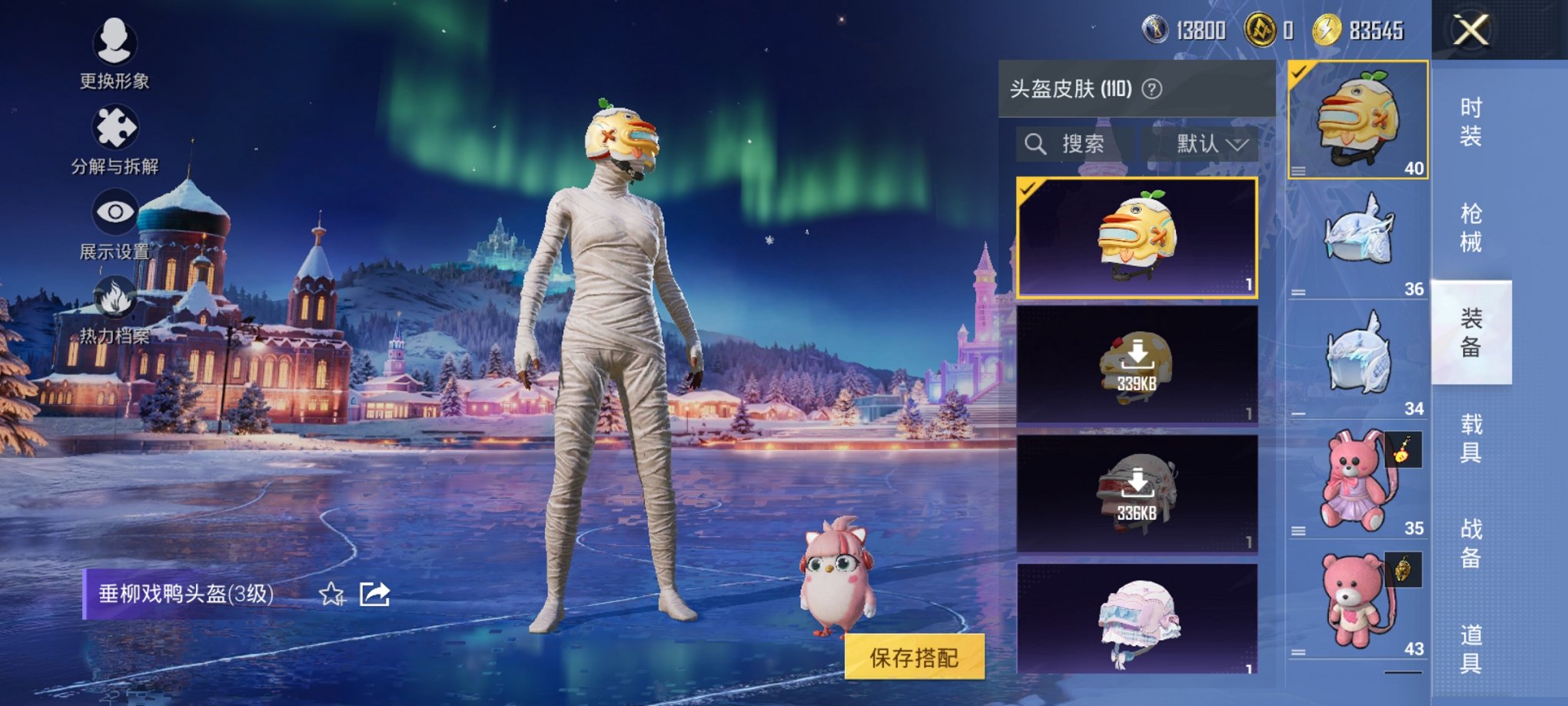
Task: Select the 装备 tab
Action: click(1470, 332)
